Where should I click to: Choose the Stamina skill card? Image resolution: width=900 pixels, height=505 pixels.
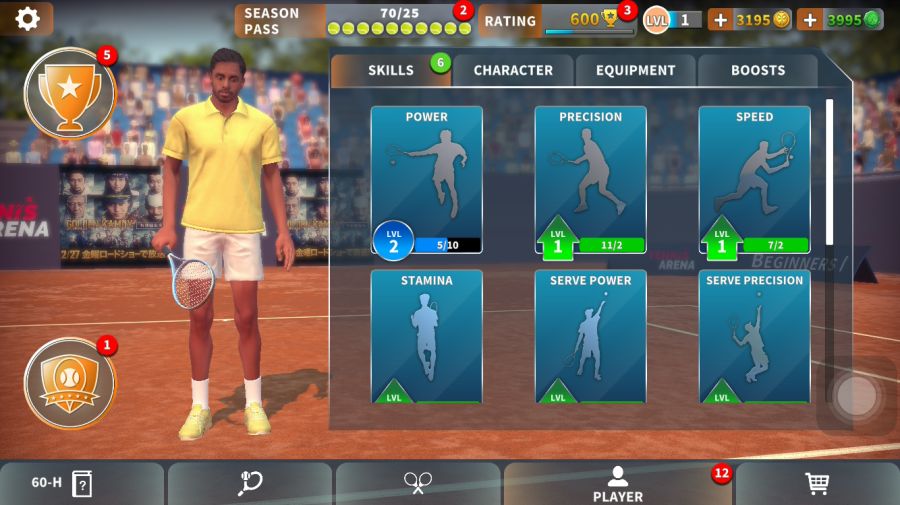[427, 336]
